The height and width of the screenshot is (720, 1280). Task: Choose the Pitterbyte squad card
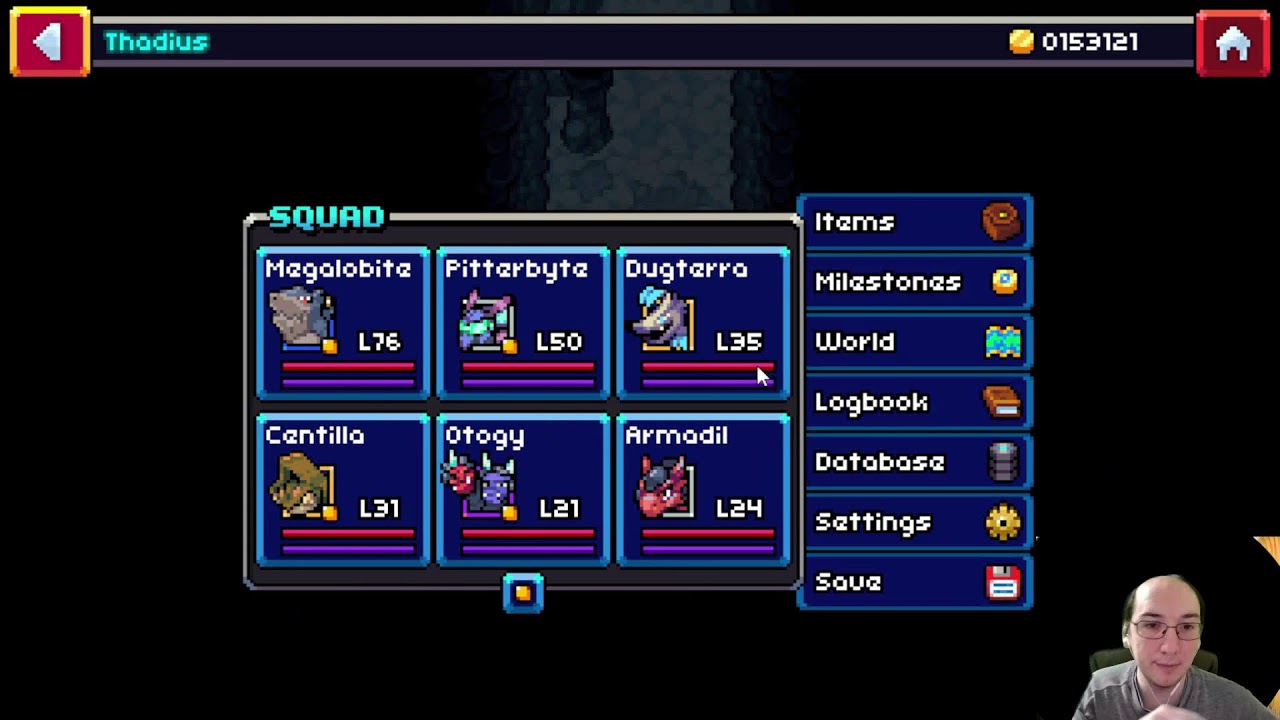point(523,323)
